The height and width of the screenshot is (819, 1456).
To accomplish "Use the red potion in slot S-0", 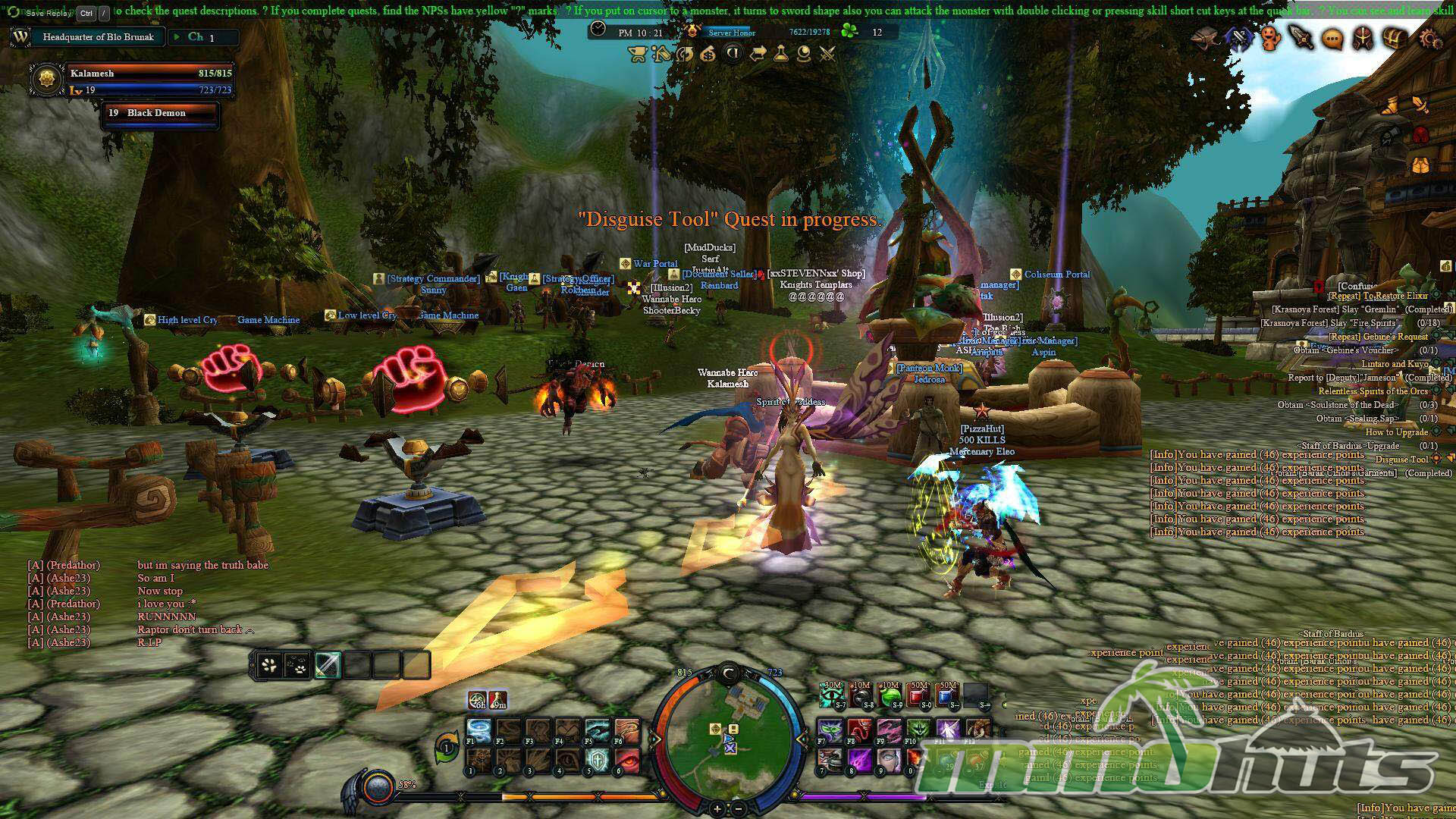I will pos(918,695).
